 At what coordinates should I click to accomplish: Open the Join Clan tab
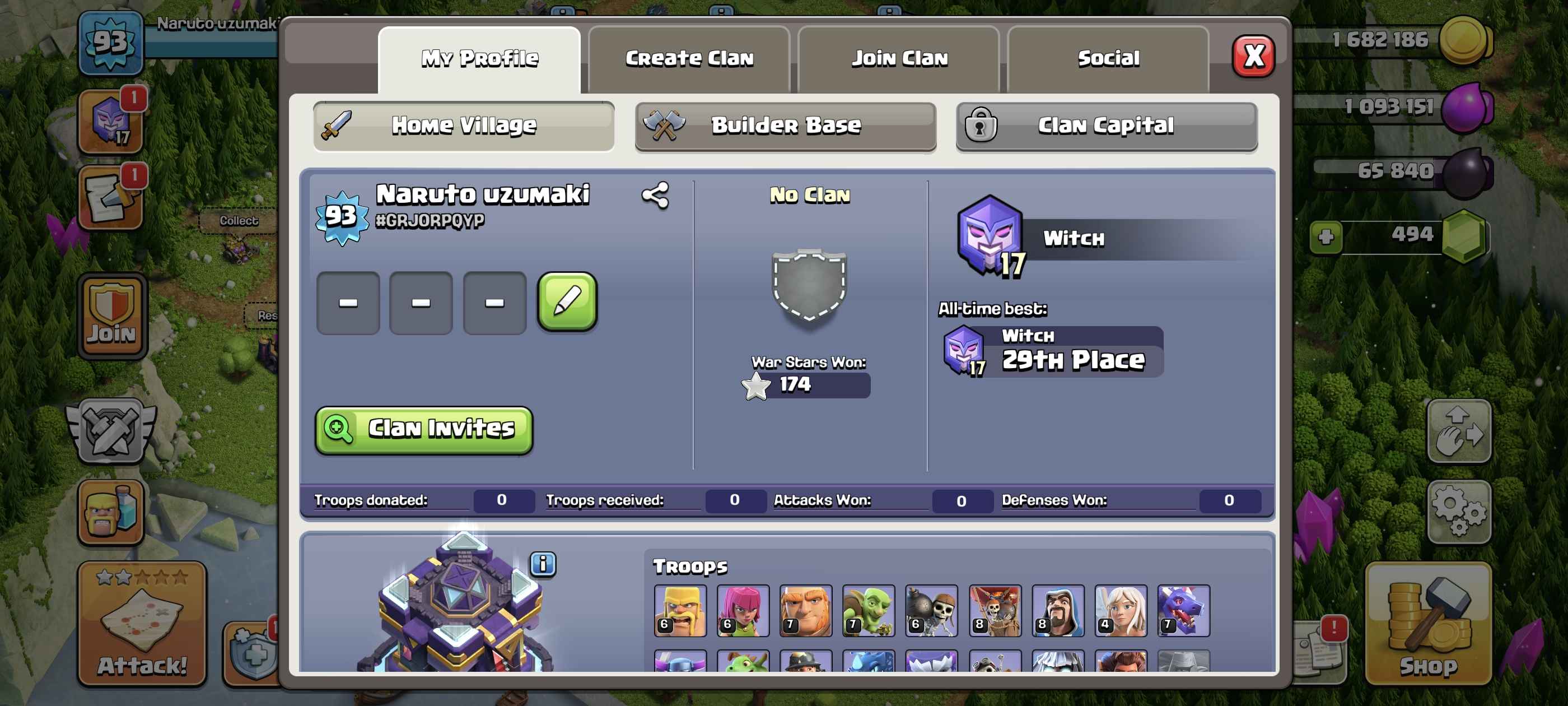898,58
